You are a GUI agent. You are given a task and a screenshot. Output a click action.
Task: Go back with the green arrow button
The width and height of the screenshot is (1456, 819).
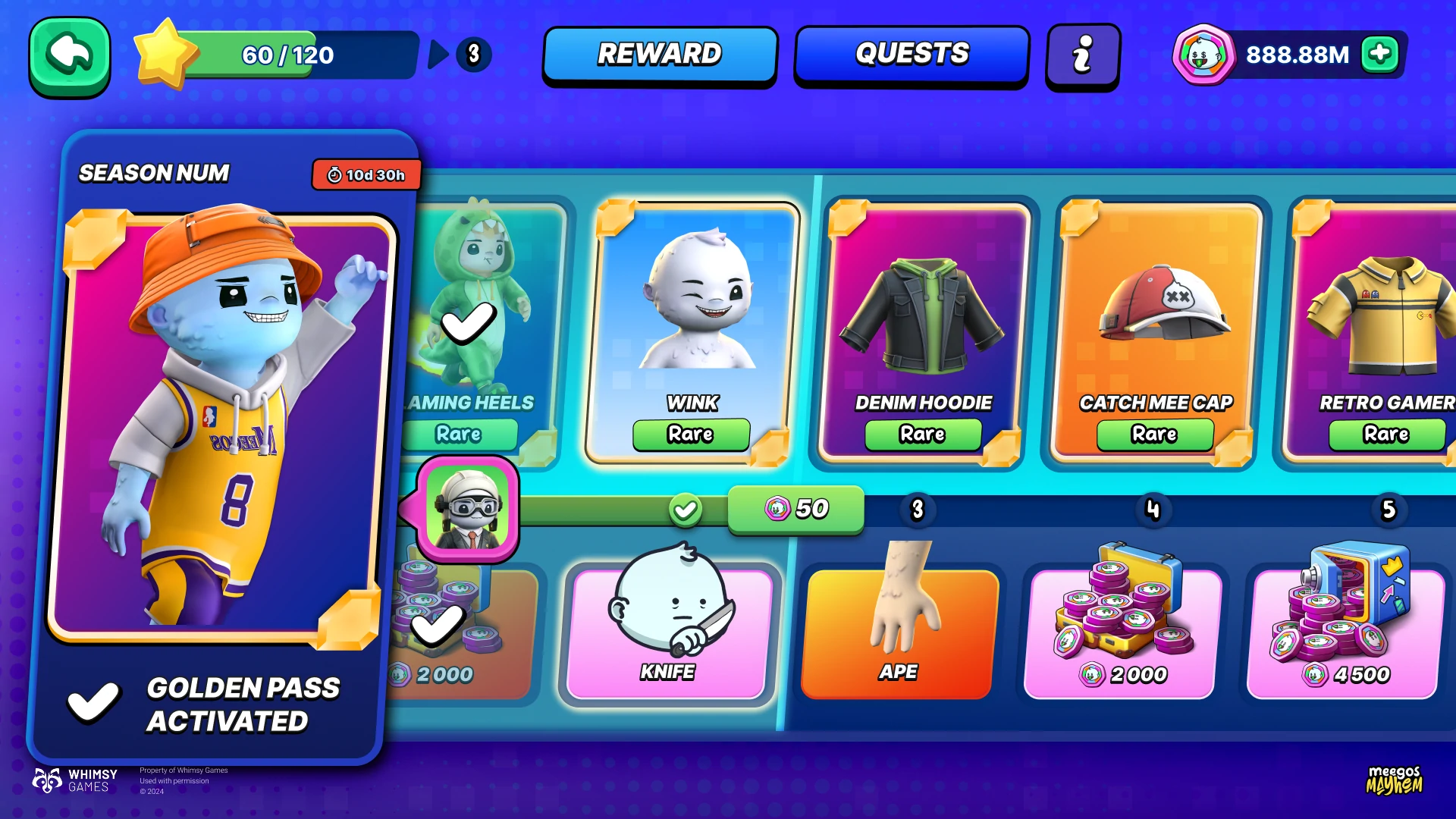click(x=70, y=57)
